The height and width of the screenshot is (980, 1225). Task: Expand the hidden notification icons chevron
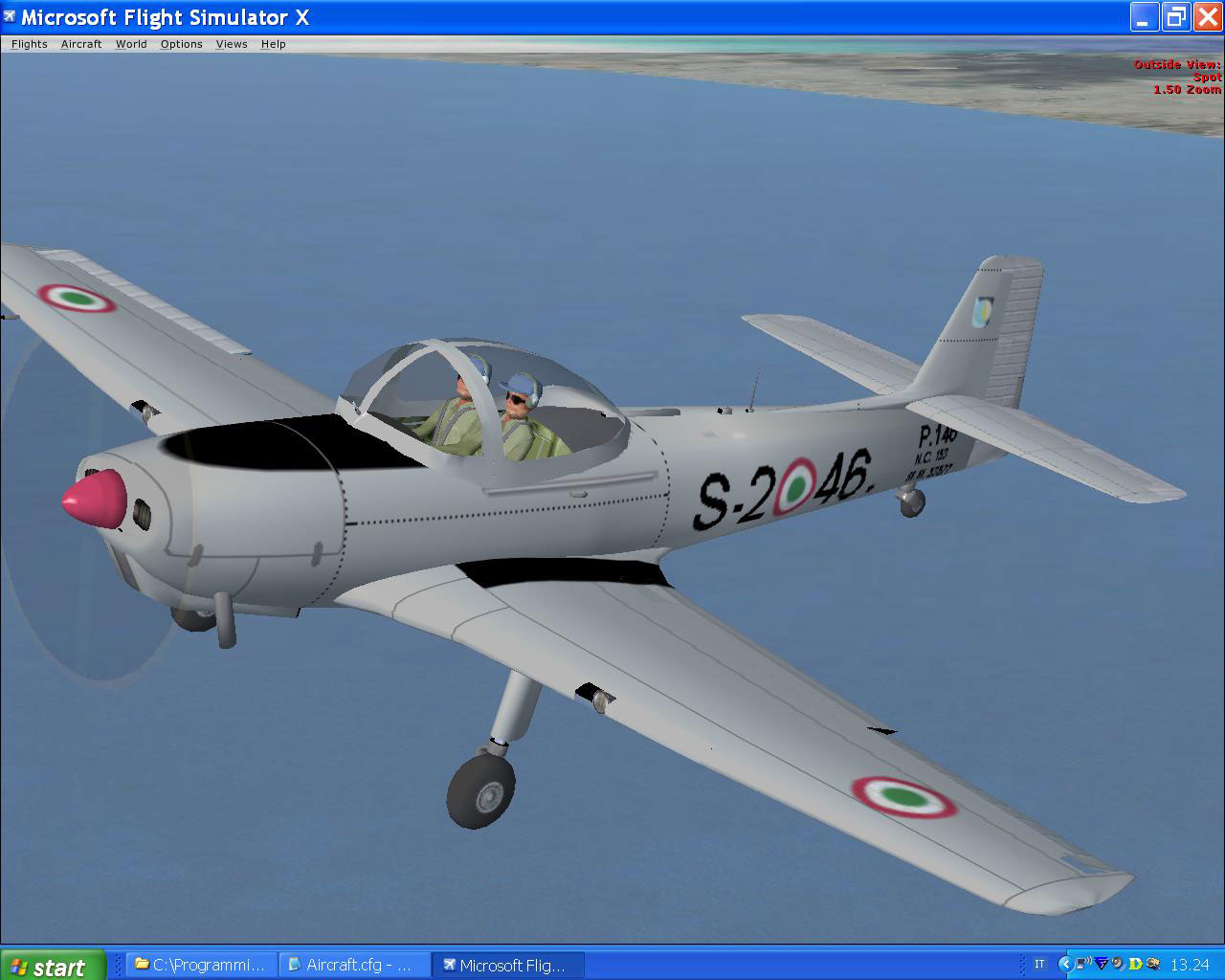[1065, 964]
